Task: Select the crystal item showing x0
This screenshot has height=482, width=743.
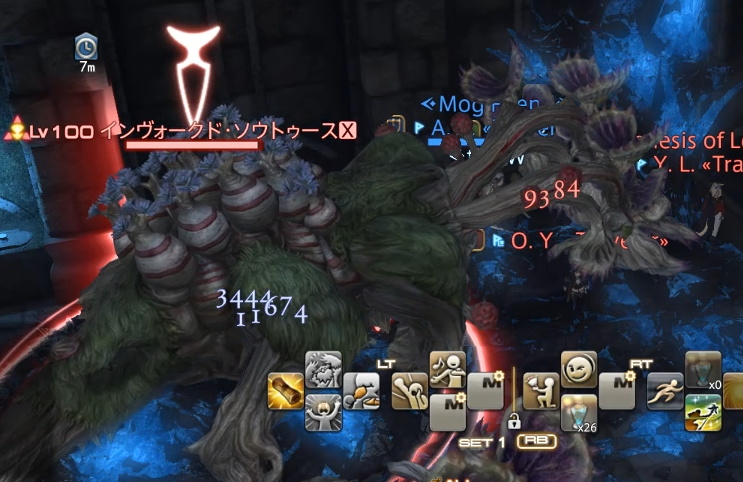Action: coord(703,370)
